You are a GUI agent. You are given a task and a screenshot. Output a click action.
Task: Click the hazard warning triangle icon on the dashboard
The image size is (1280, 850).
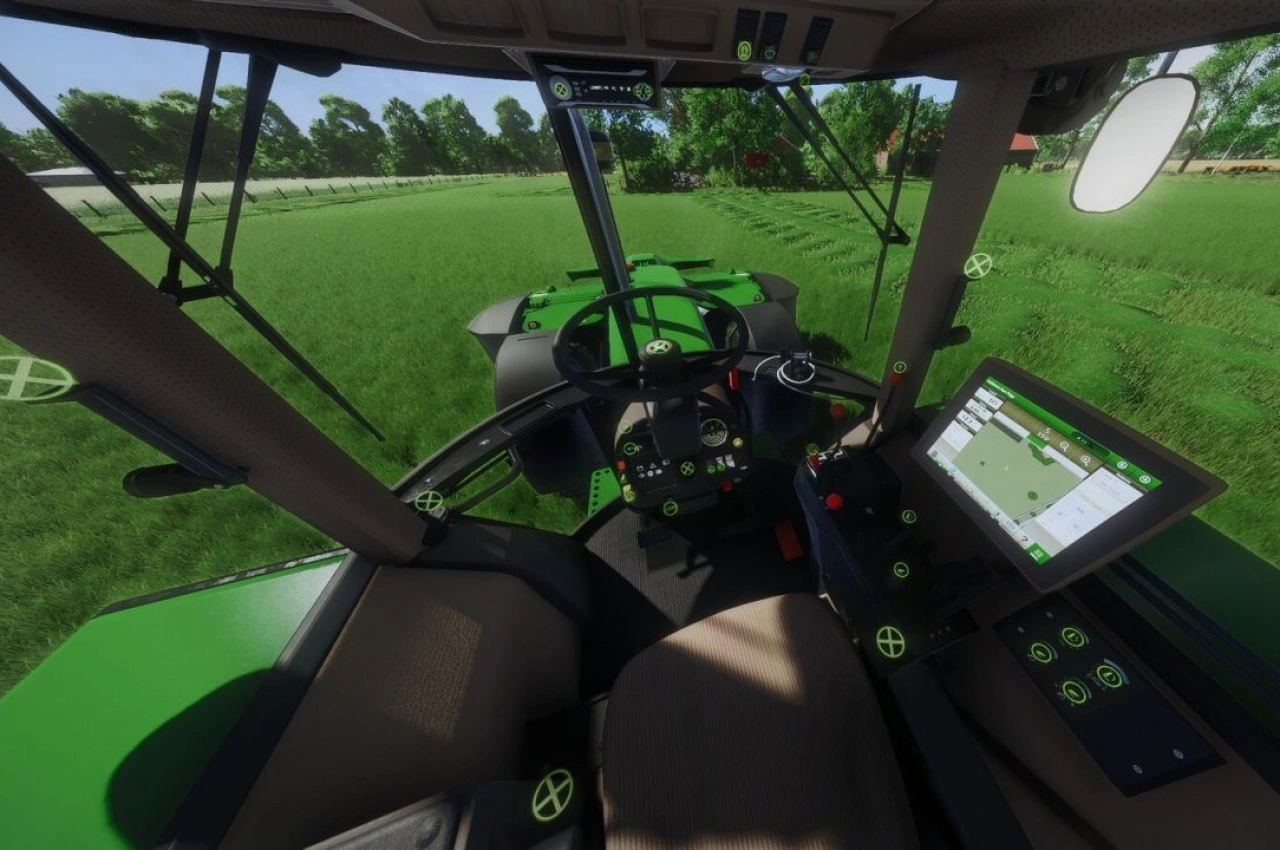[x=653, y=466]
